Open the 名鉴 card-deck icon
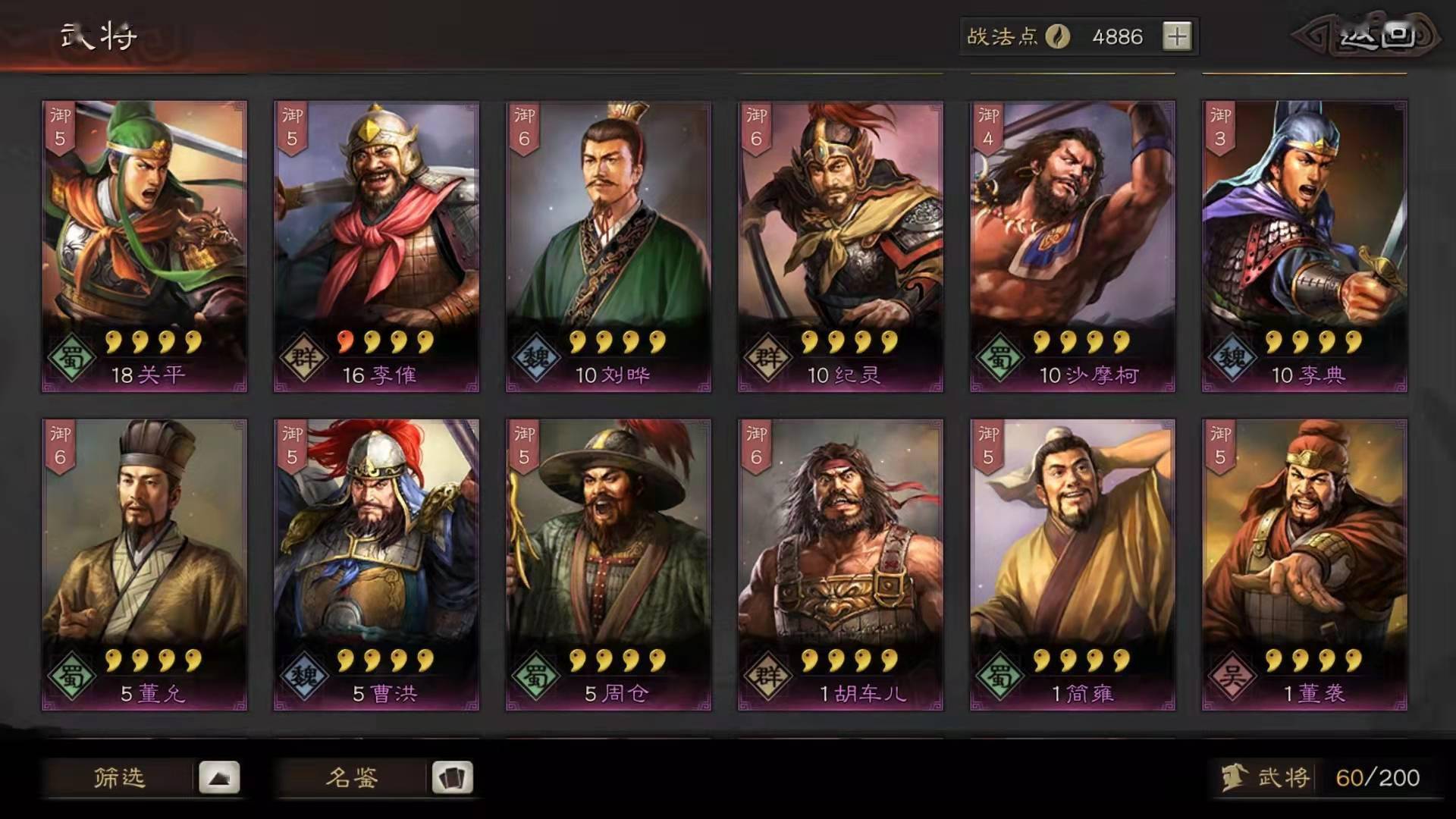 450,778
